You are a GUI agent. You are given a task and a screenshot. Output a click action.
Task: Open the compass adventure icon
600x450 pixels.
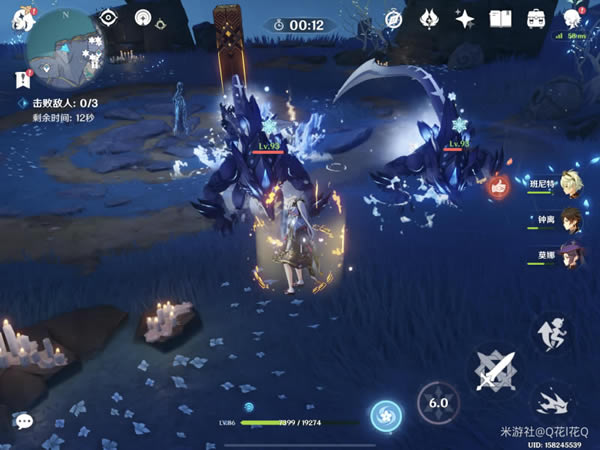click(x=393, y=19)
